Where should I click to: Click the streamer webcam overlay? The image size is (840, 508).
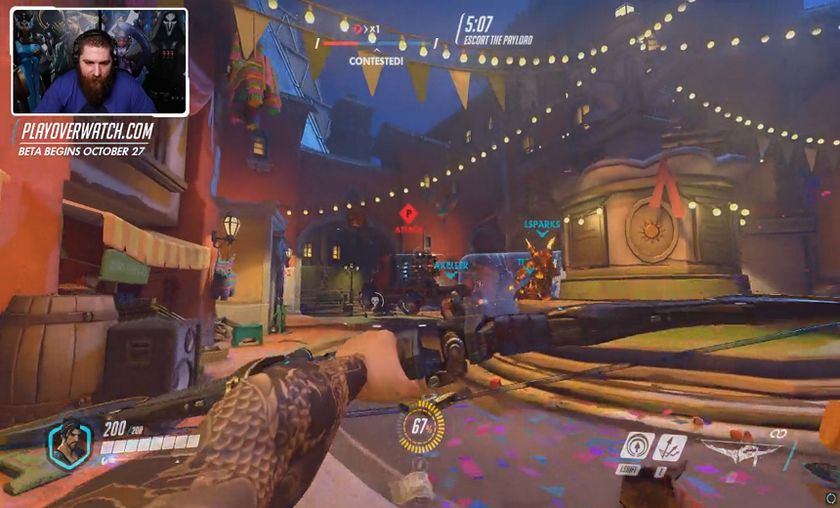click(99, 62)
